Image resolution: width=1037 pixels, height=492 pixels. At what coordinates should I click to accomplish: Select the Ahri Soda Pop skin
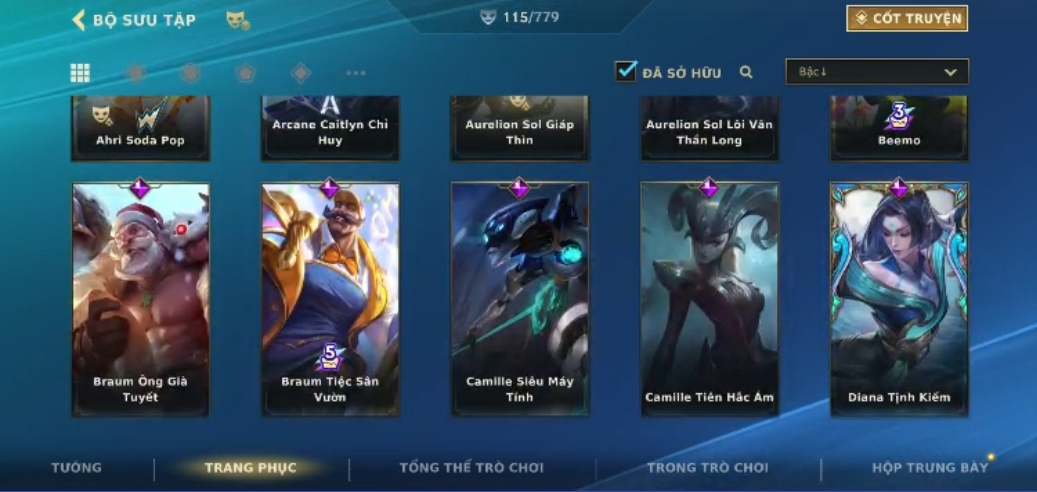coord(141,128)
